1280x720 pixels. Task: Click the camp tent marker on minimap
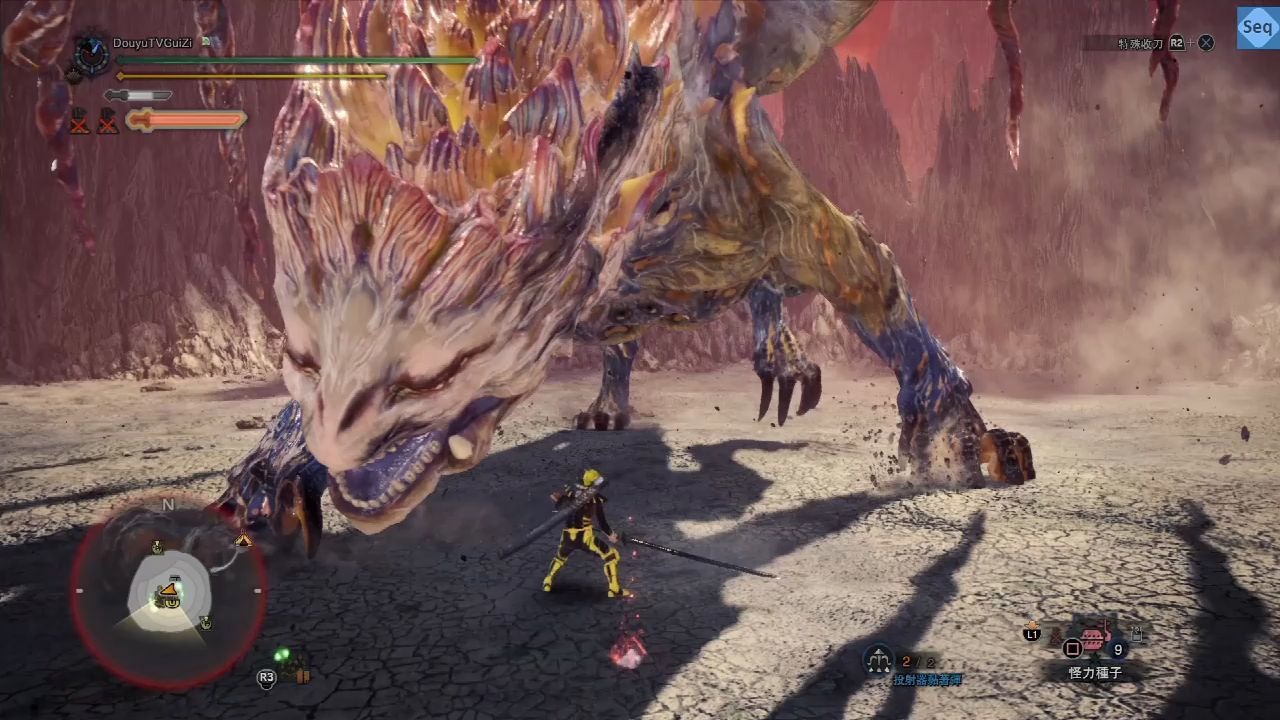(243, 540)
